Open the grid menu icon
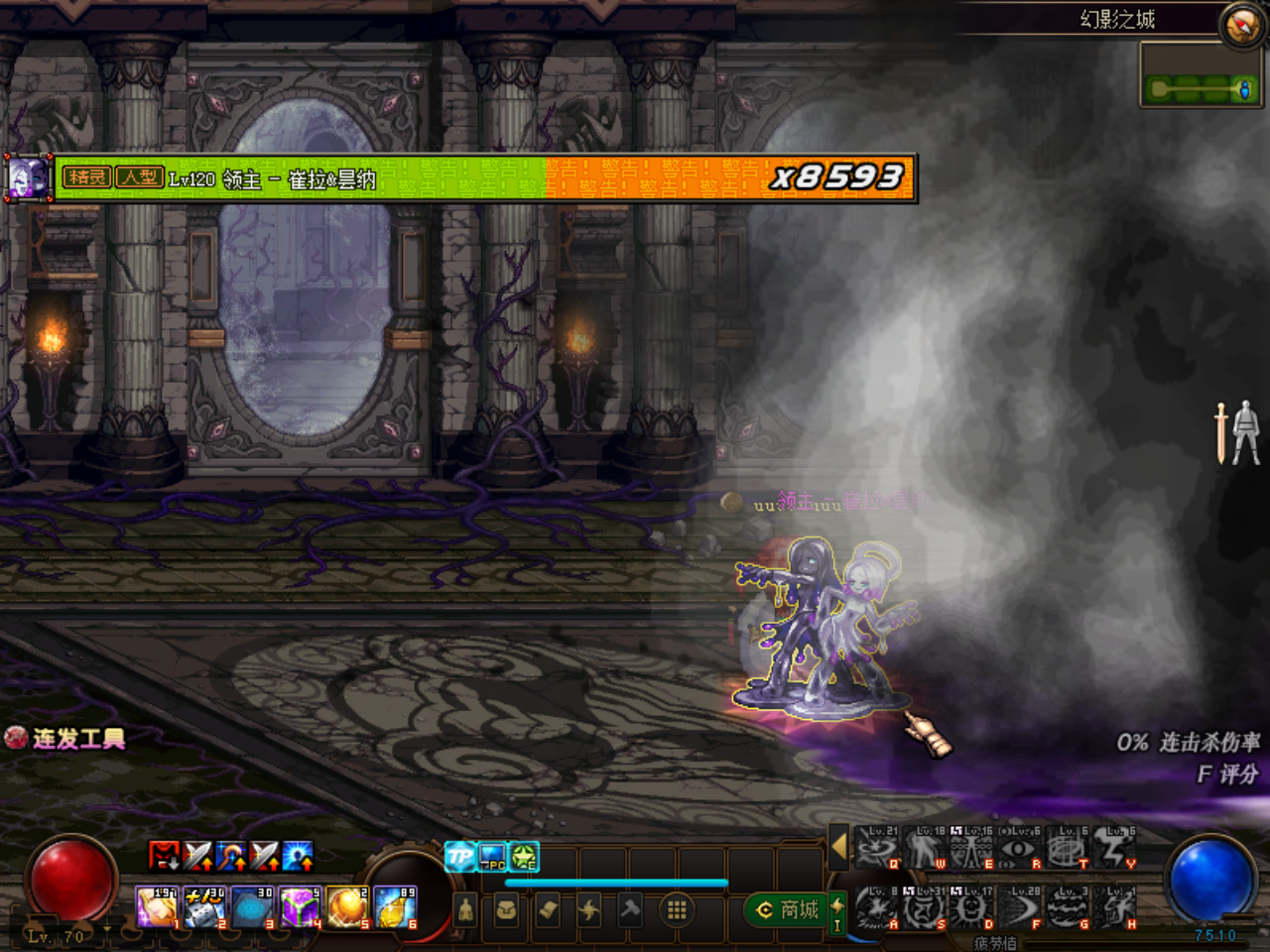The height and width of the screenshot is (952, 1270). click(x=676, y=909)
